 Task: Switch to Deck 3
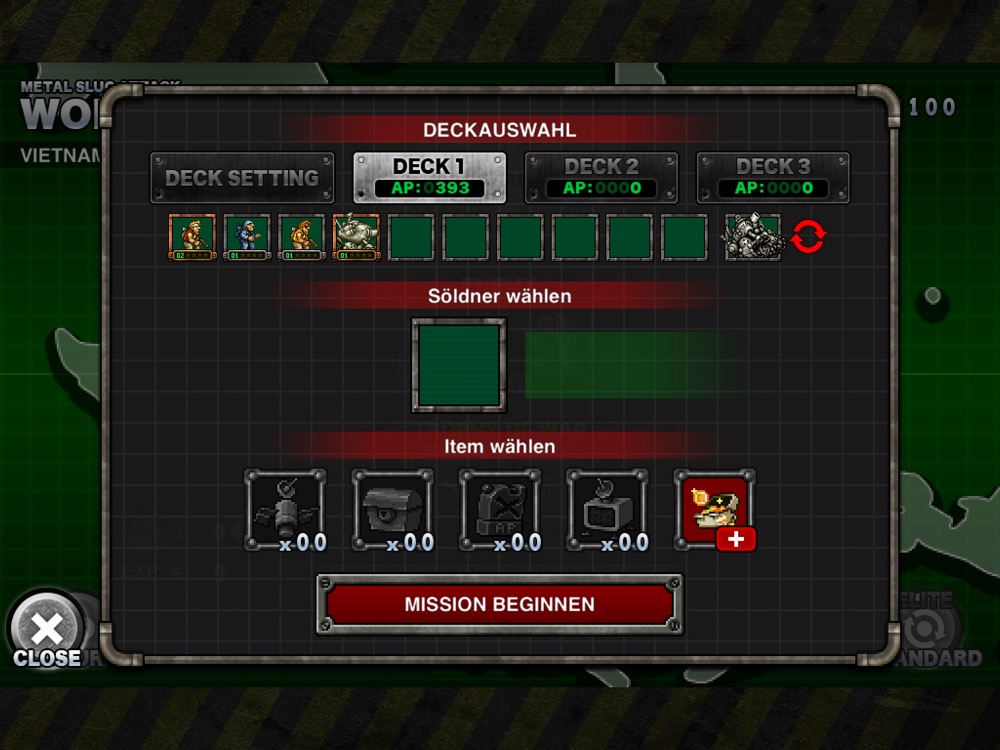[x=773, y=177]
